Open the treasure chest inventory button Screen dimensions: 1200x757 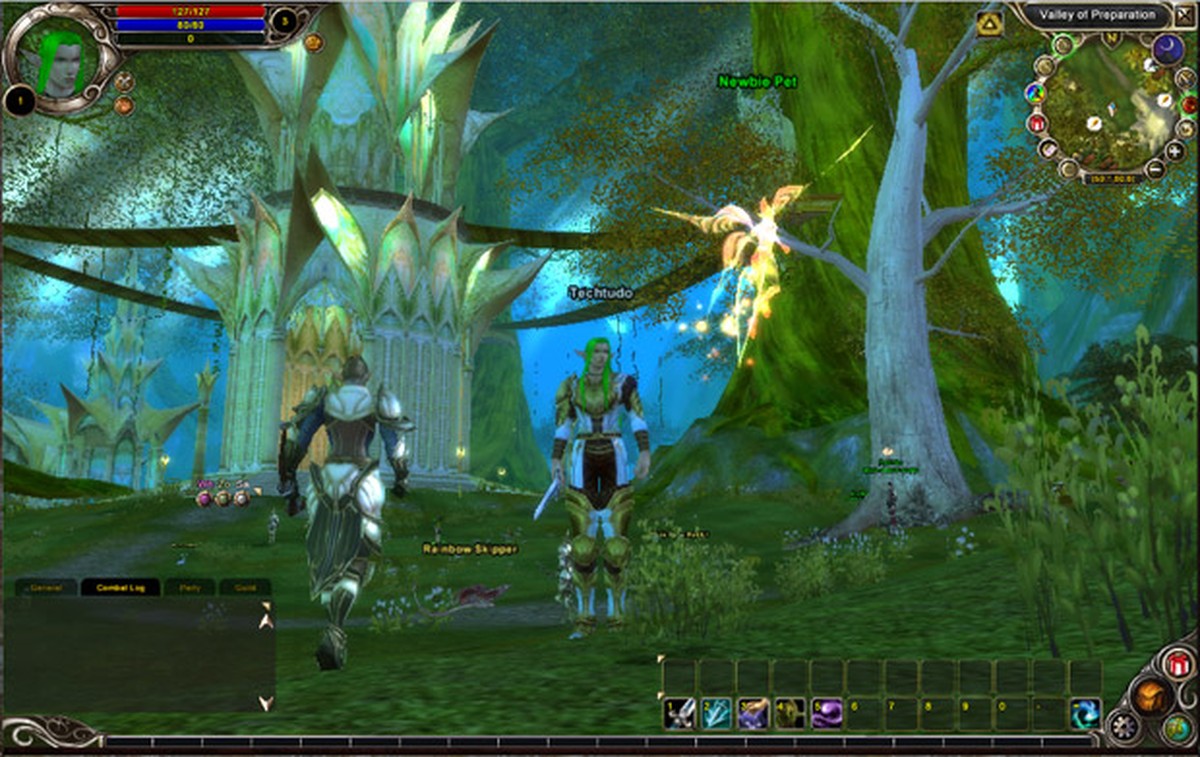(x=1149, y=695)
